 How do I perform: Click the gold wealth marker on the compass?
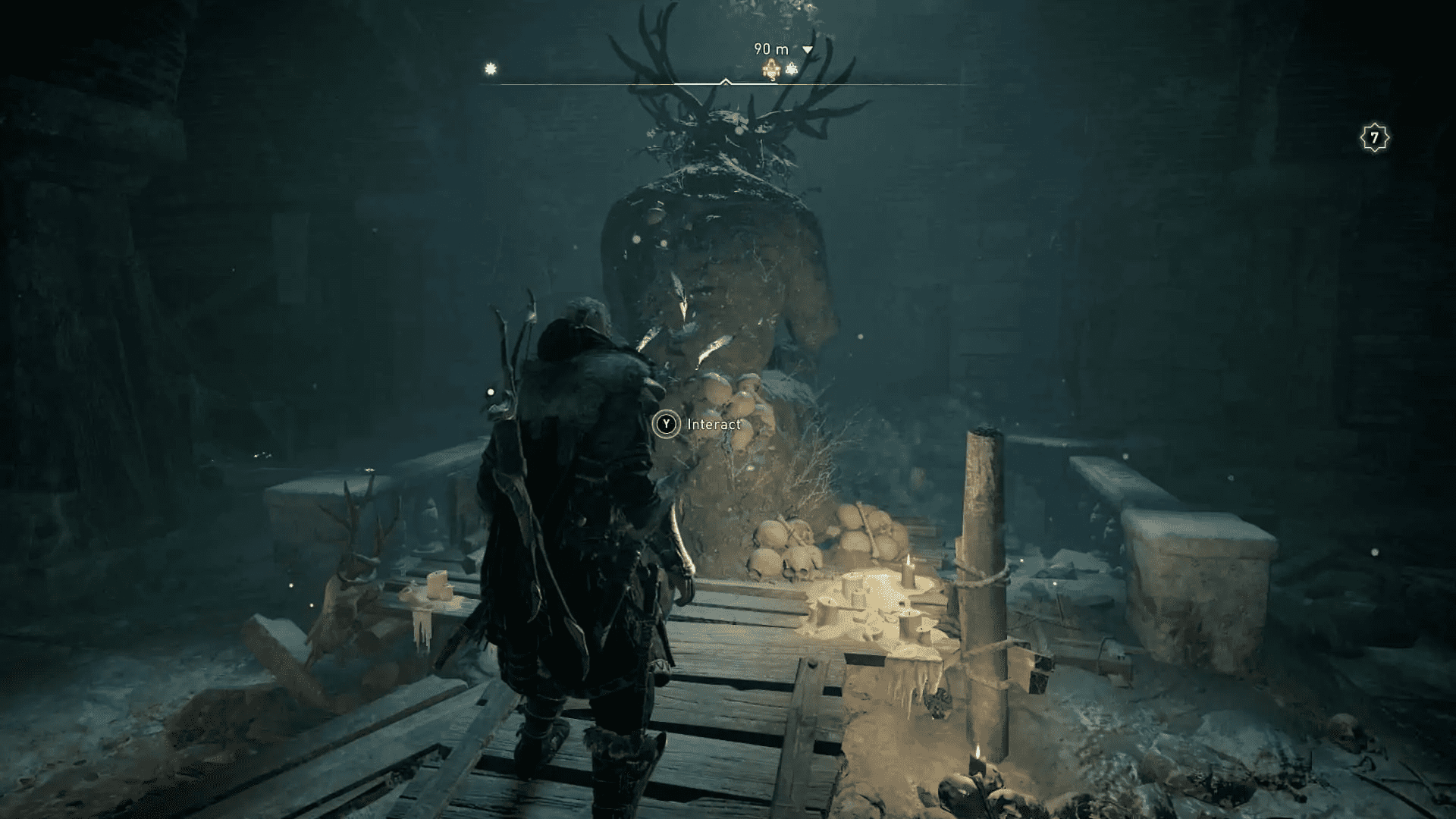(770, 68)
